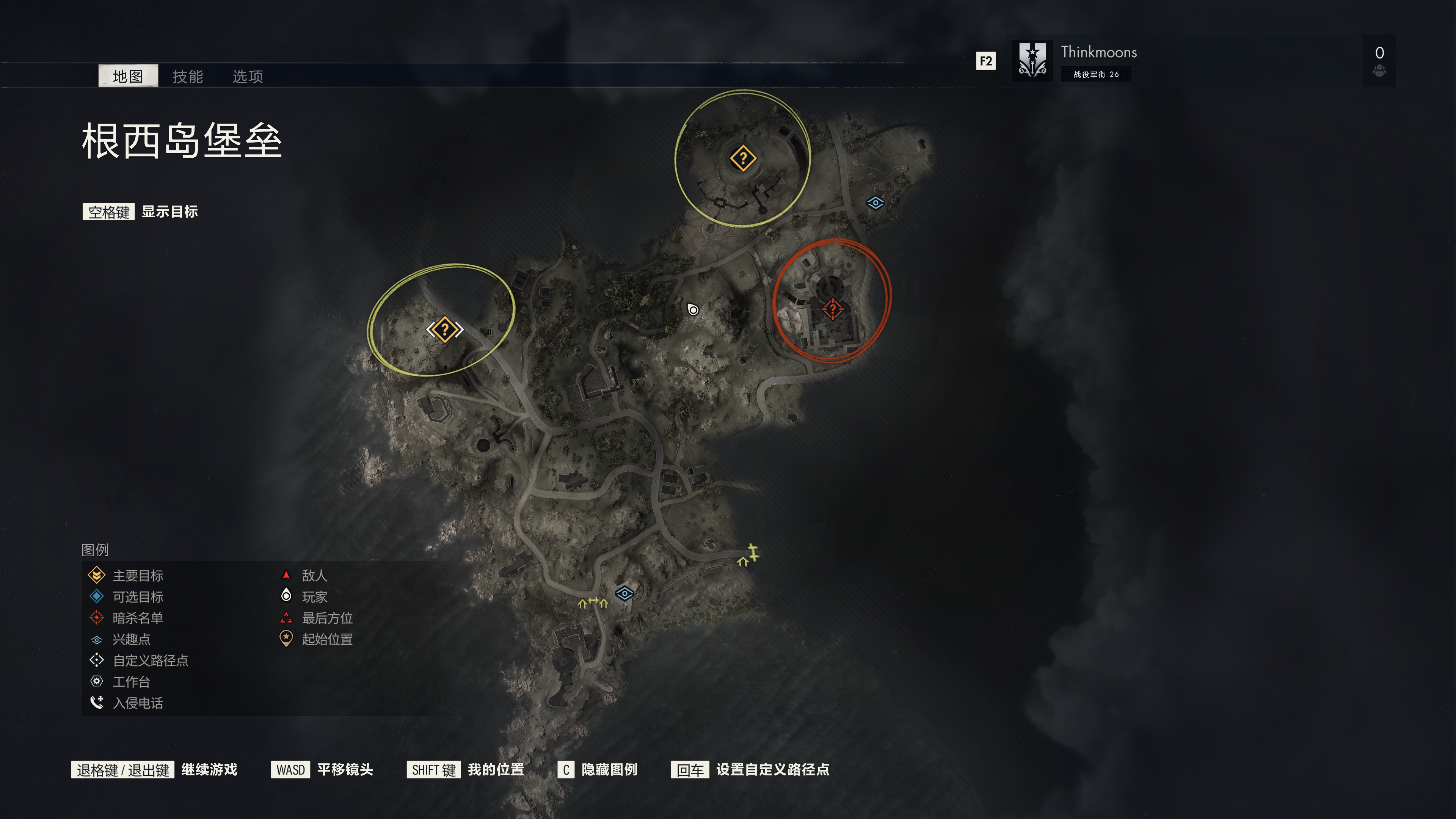Click the player rank emblem avatar
Screen dimensions: 1456x819
click(x=1032, y=60)
